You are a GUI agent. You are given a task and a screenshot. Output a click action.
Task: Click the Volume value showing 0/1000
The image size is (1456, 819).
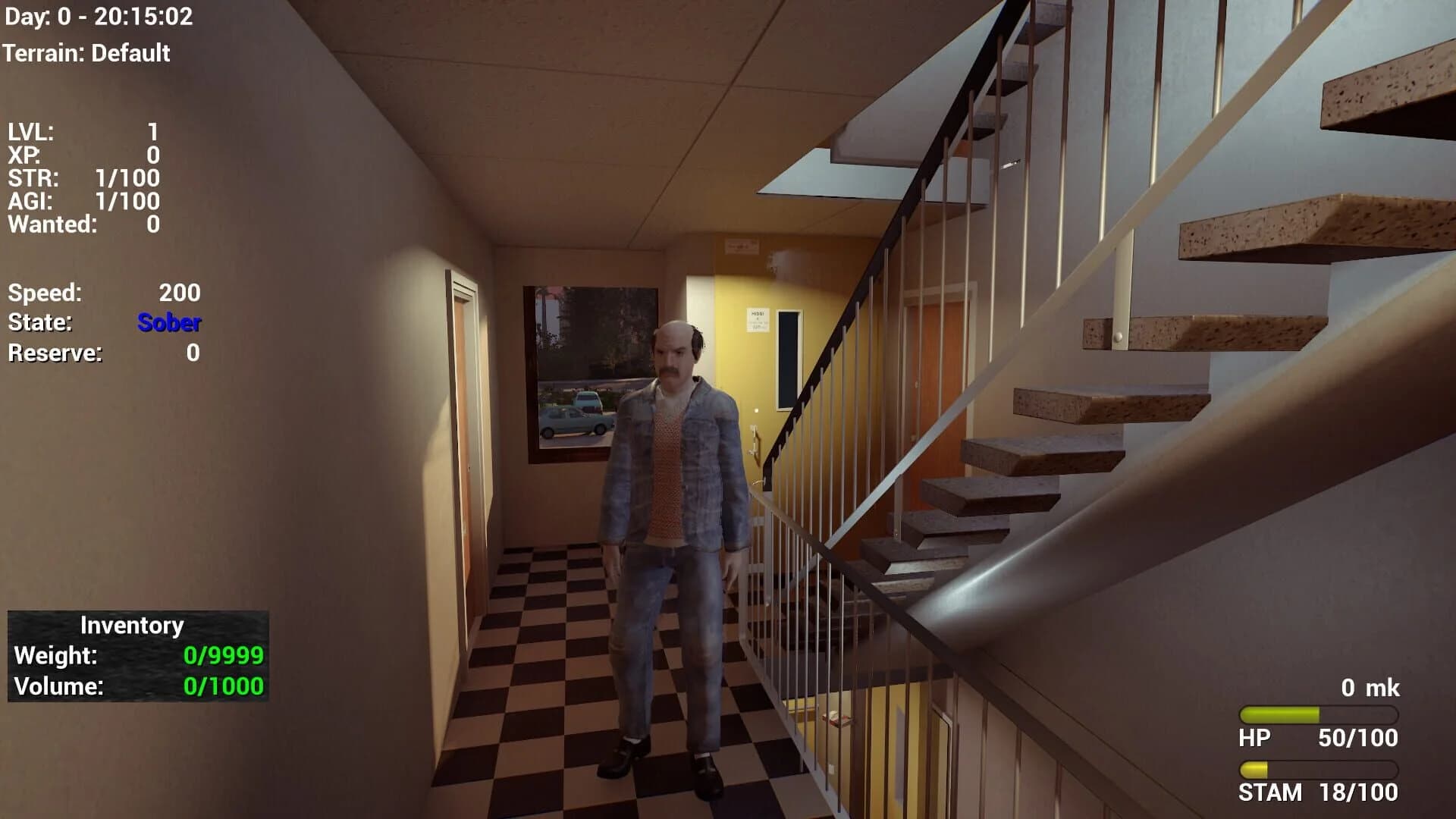tap(222, 686)
